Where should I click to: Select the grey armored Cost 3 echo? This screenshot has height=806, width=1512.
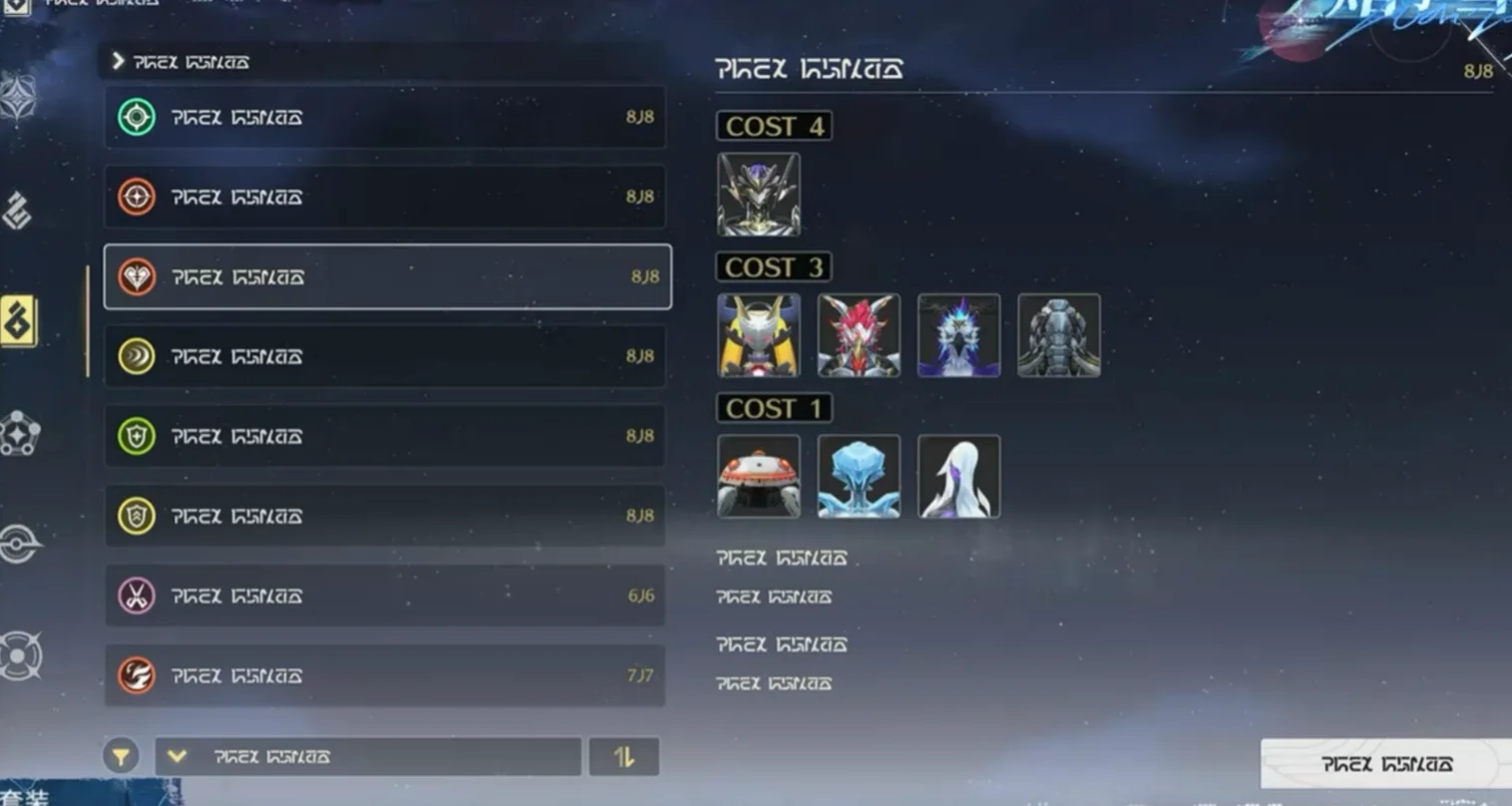pyautogui.click(x=1059, y=335)
